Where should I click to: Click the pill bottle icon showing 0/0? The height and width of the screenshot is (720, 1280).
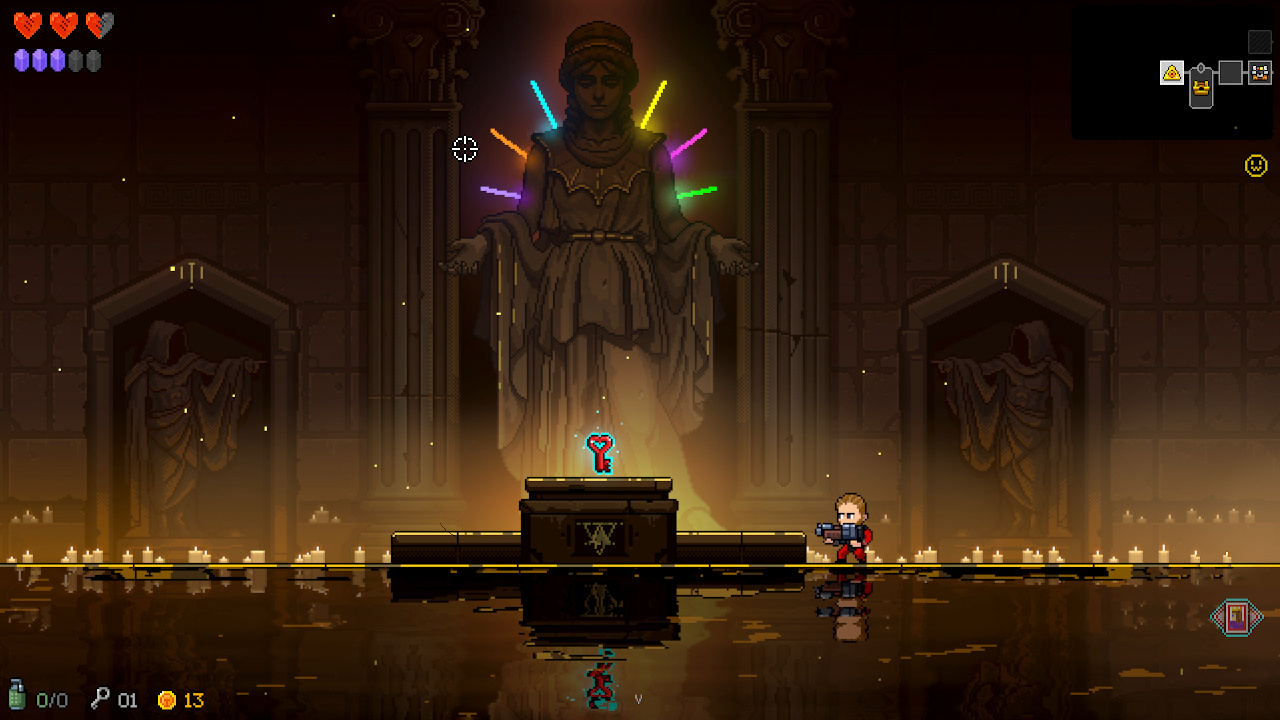click(17, 697)
